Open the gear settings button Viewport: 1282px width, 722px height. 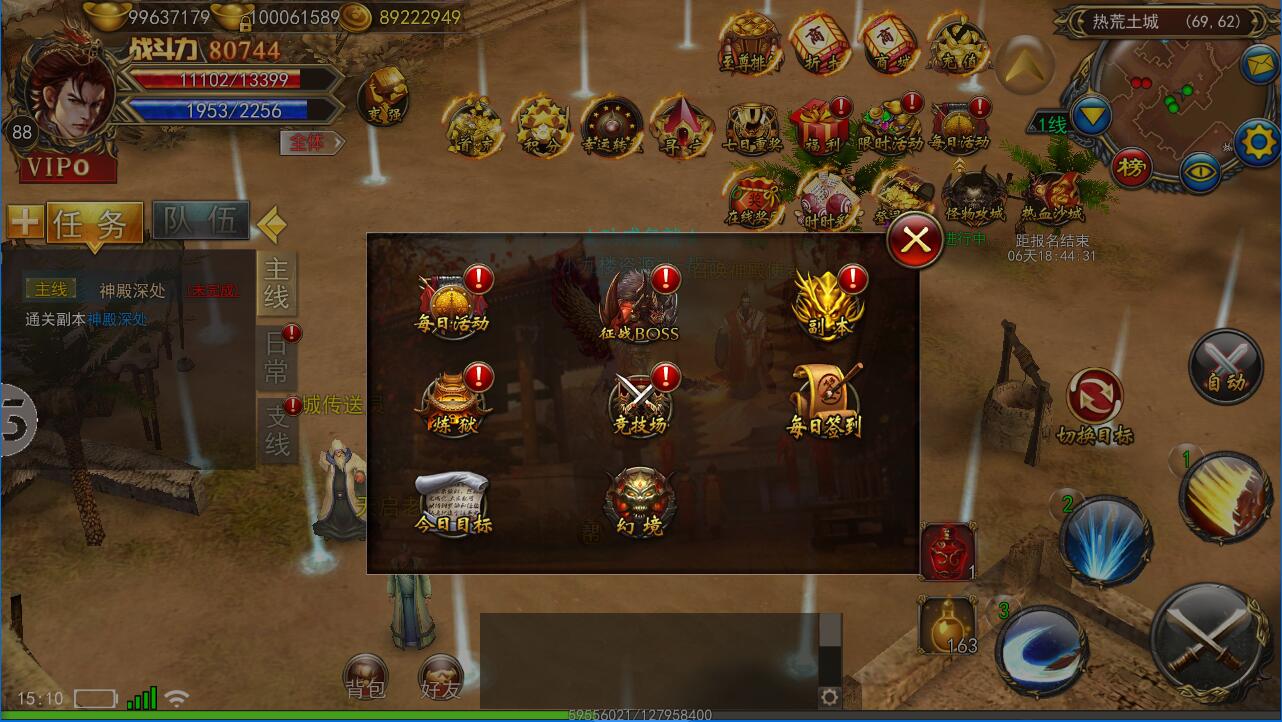[x=1257, y=143]
